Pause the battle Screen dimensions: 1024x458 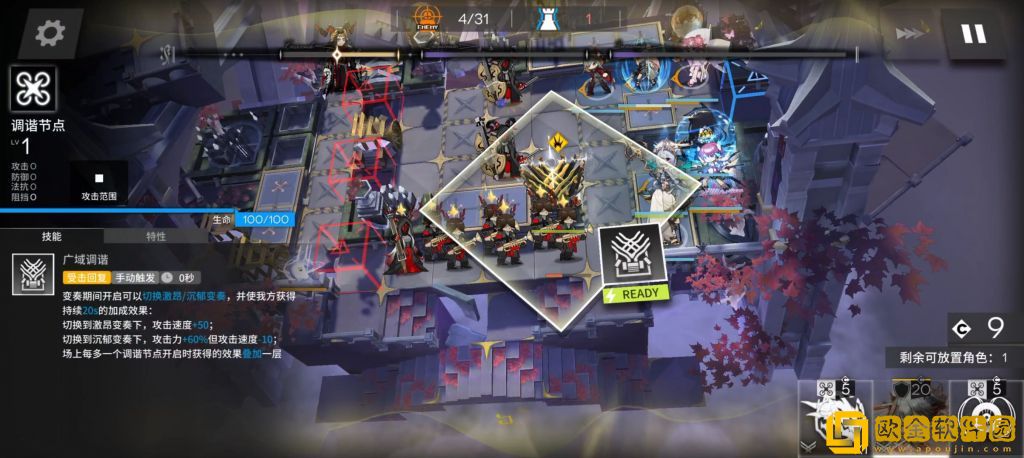pos(973,34)
